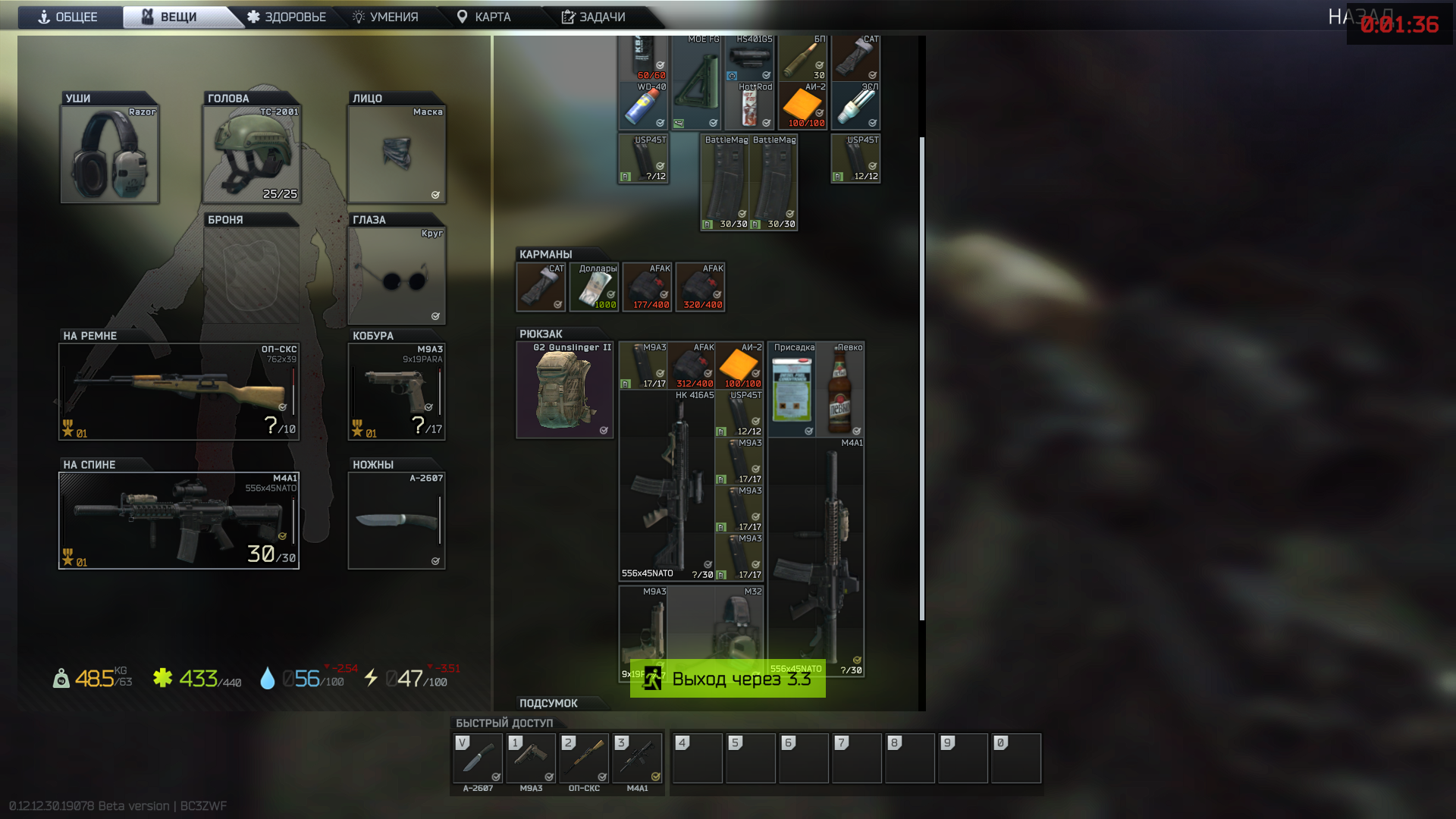The image size is (1456, 819).
Task: Switch to the ОБЩЕЕ tab
Action: coord(68,17)
